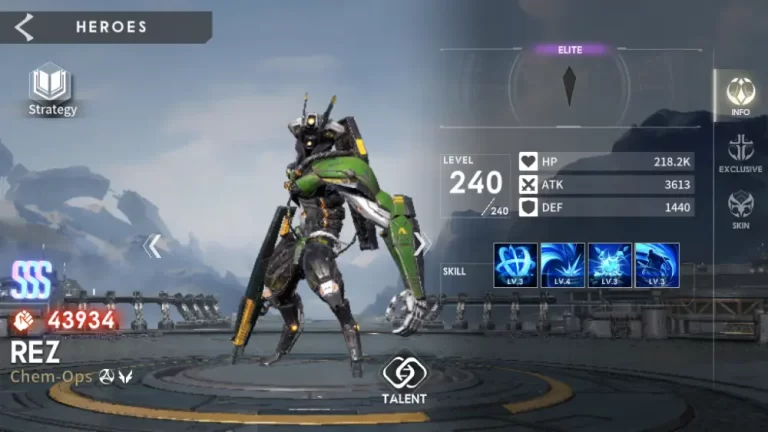Image resolution: width=768 pixels, height=432 pixels.
Task: Switch to the Exclusive tab
Action: coord(740,153)
